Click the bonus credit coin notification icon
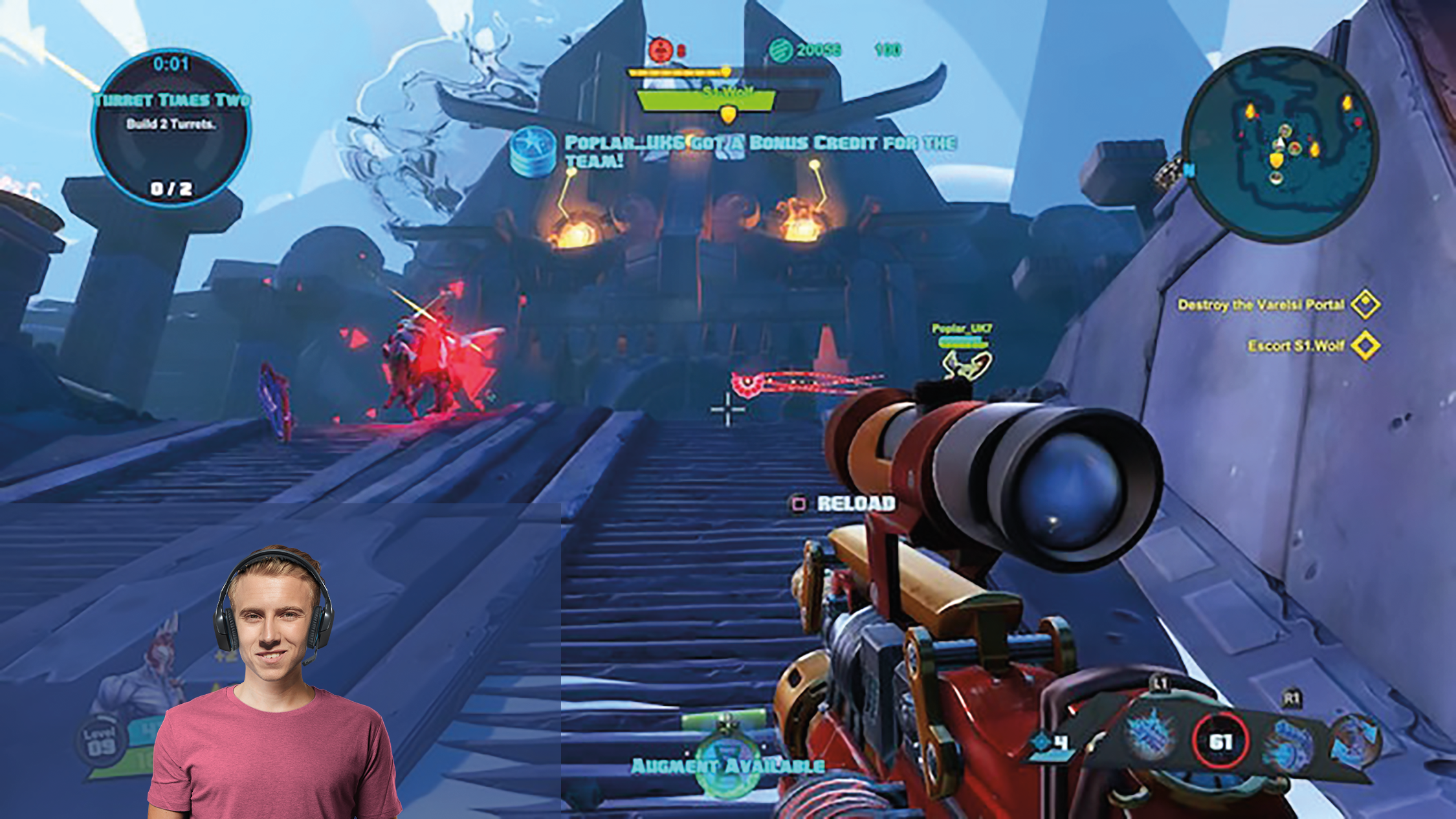 pyautogui.click(x=532, y=152)
